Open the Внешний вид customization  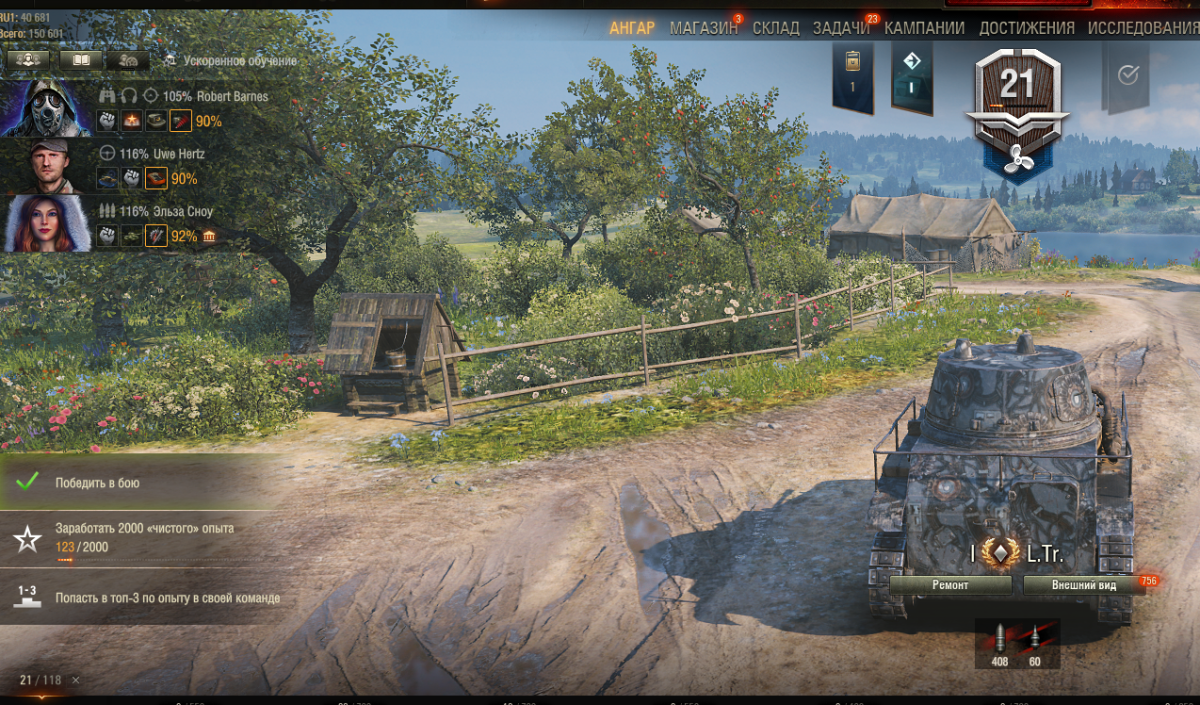pos(1083,585)
